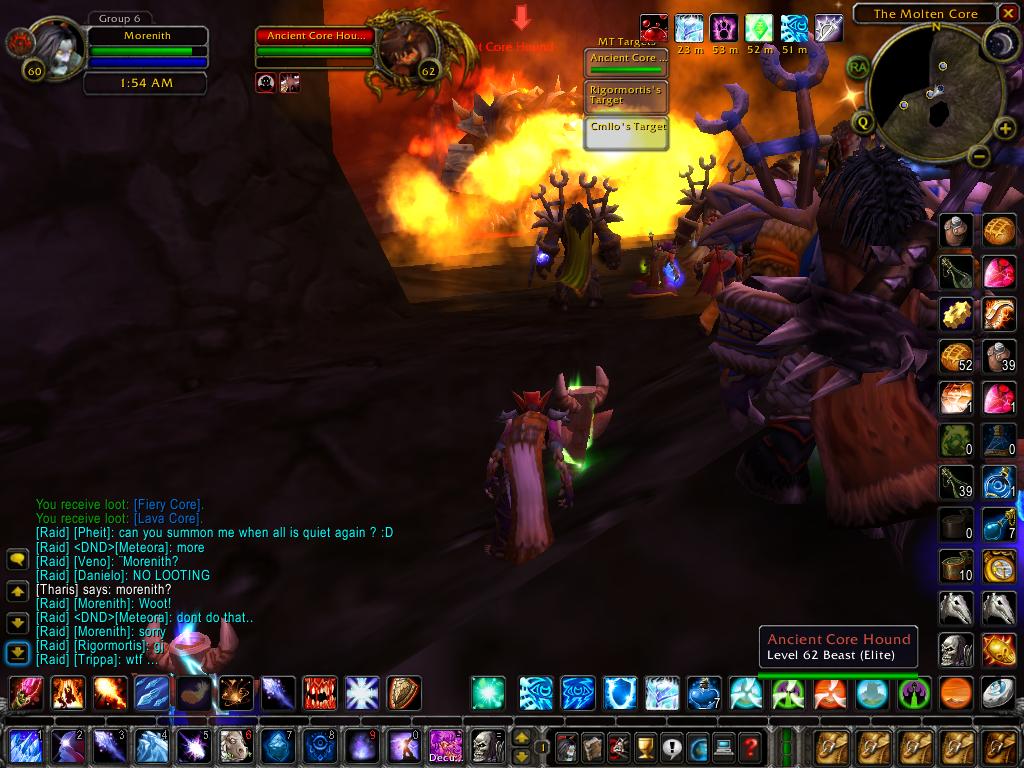
Task: Open the red question mark help button
Action: [750, 746]
